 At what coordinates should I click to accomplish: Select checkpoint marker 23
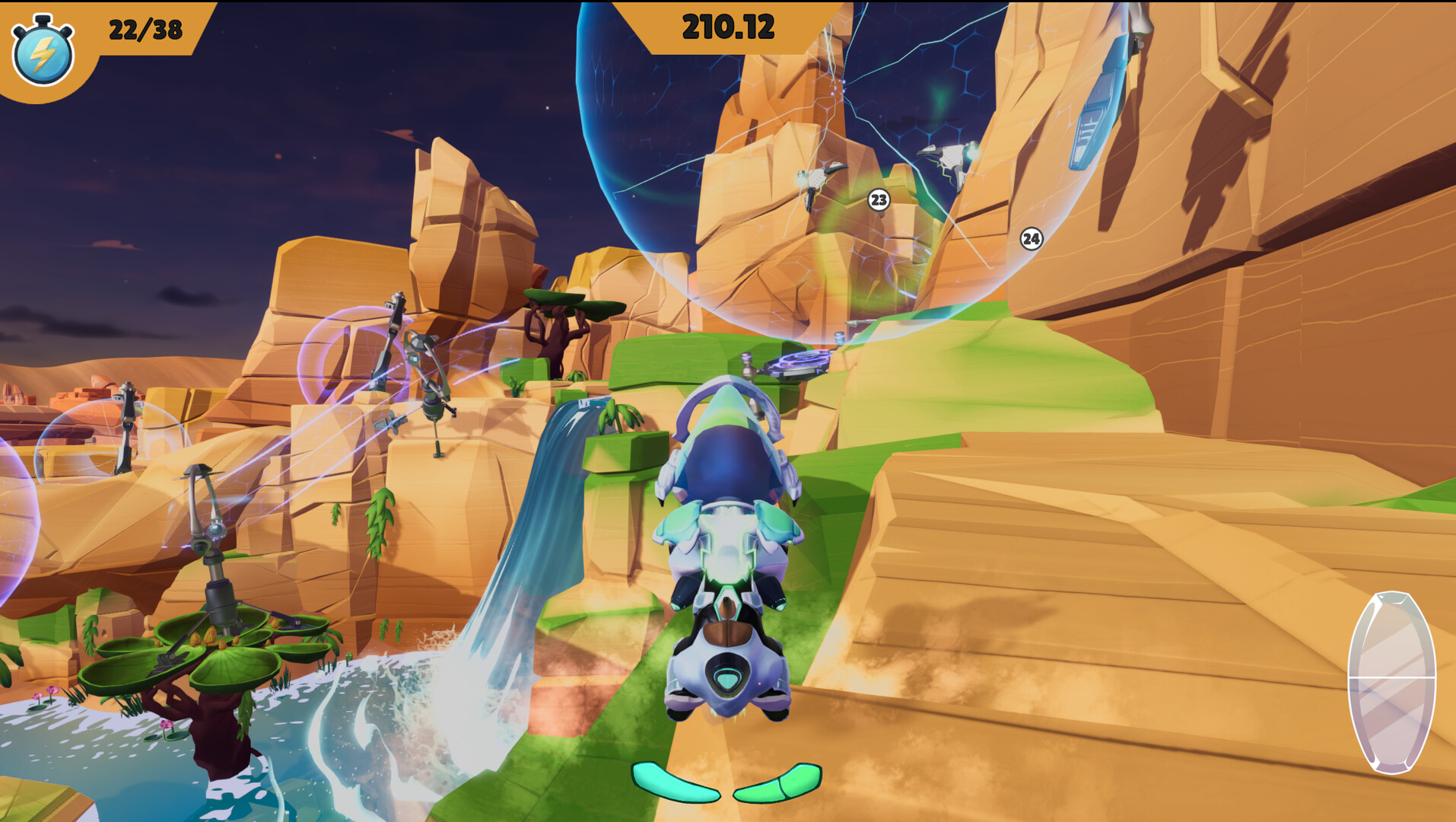(879, 200)
